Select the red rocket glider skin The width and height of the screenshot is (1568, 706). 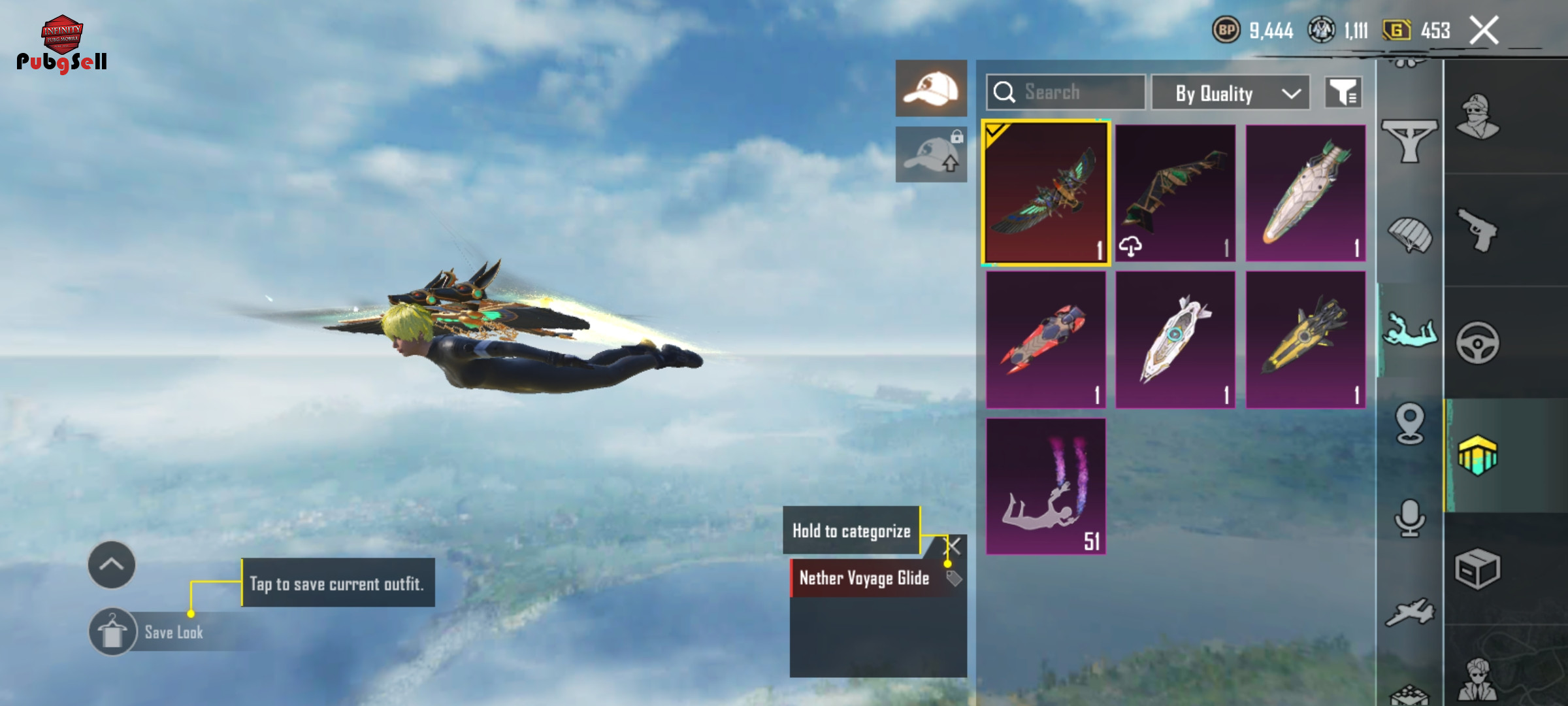coord(1045,339)
